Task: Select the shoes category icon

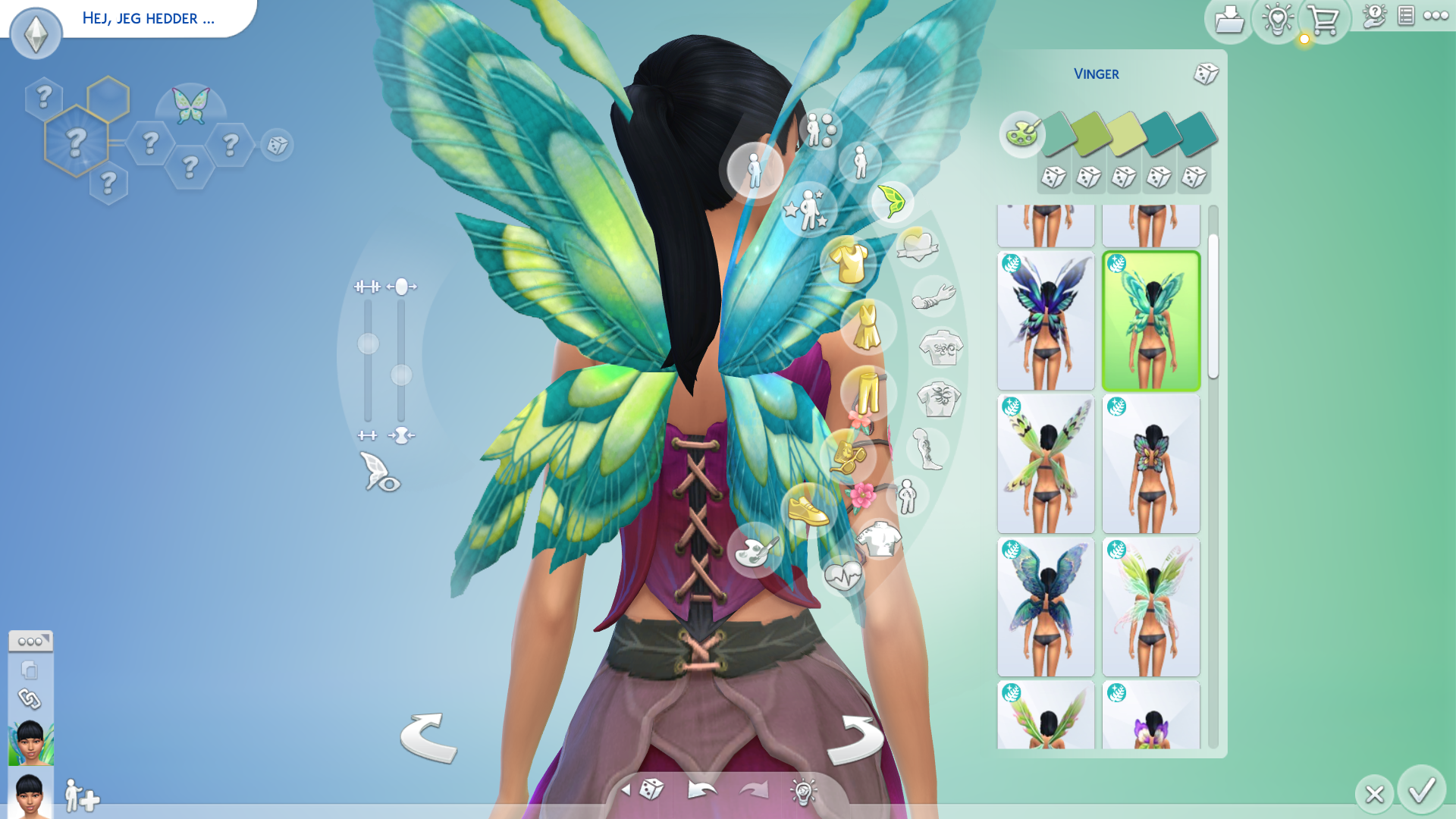Action: tap(808, 510)
